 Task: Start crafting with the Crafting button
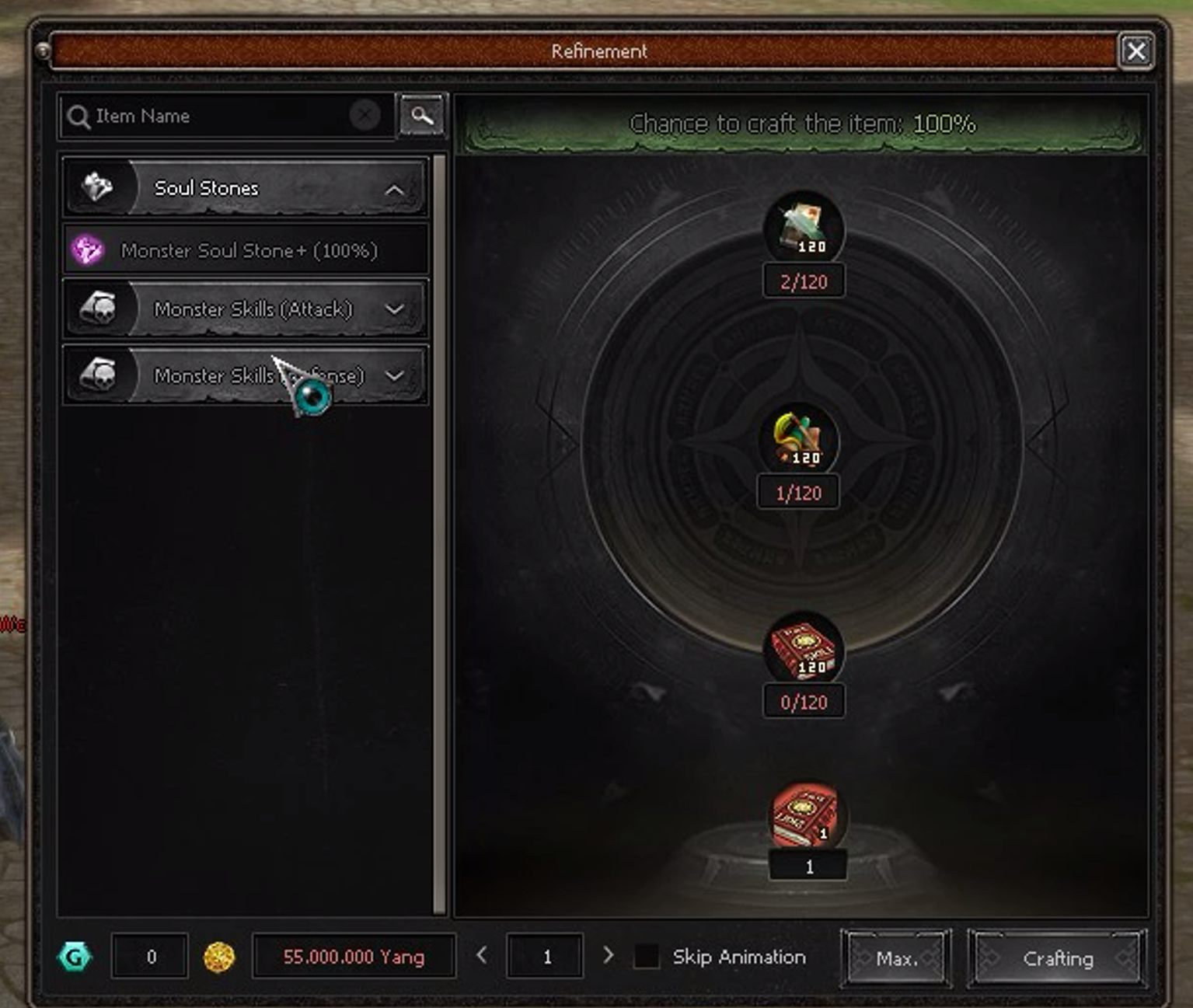pyautogui.click(x=1057, y=958)
